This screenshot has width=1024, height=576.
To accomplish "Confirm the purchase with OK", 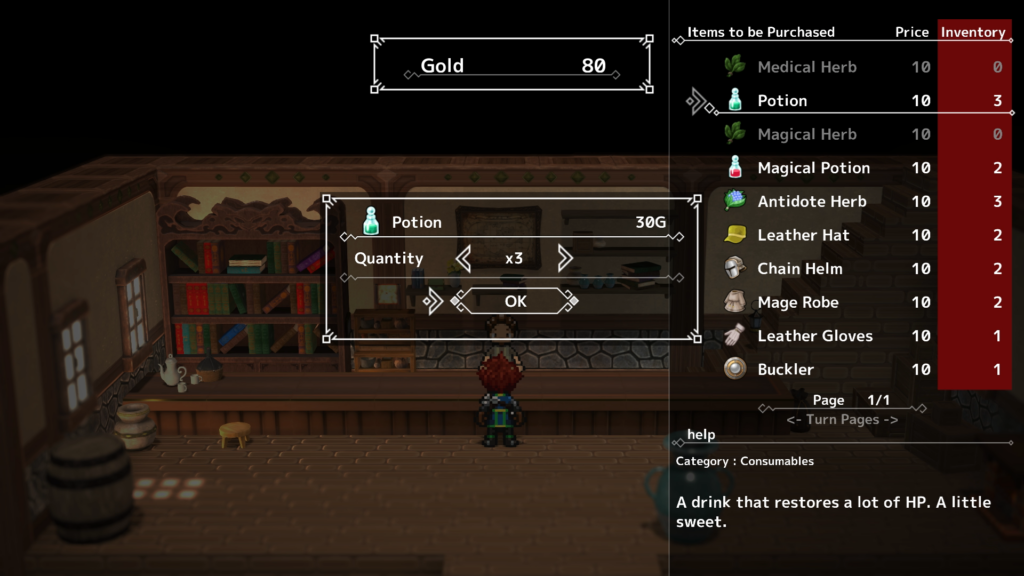I will point(515,301).
